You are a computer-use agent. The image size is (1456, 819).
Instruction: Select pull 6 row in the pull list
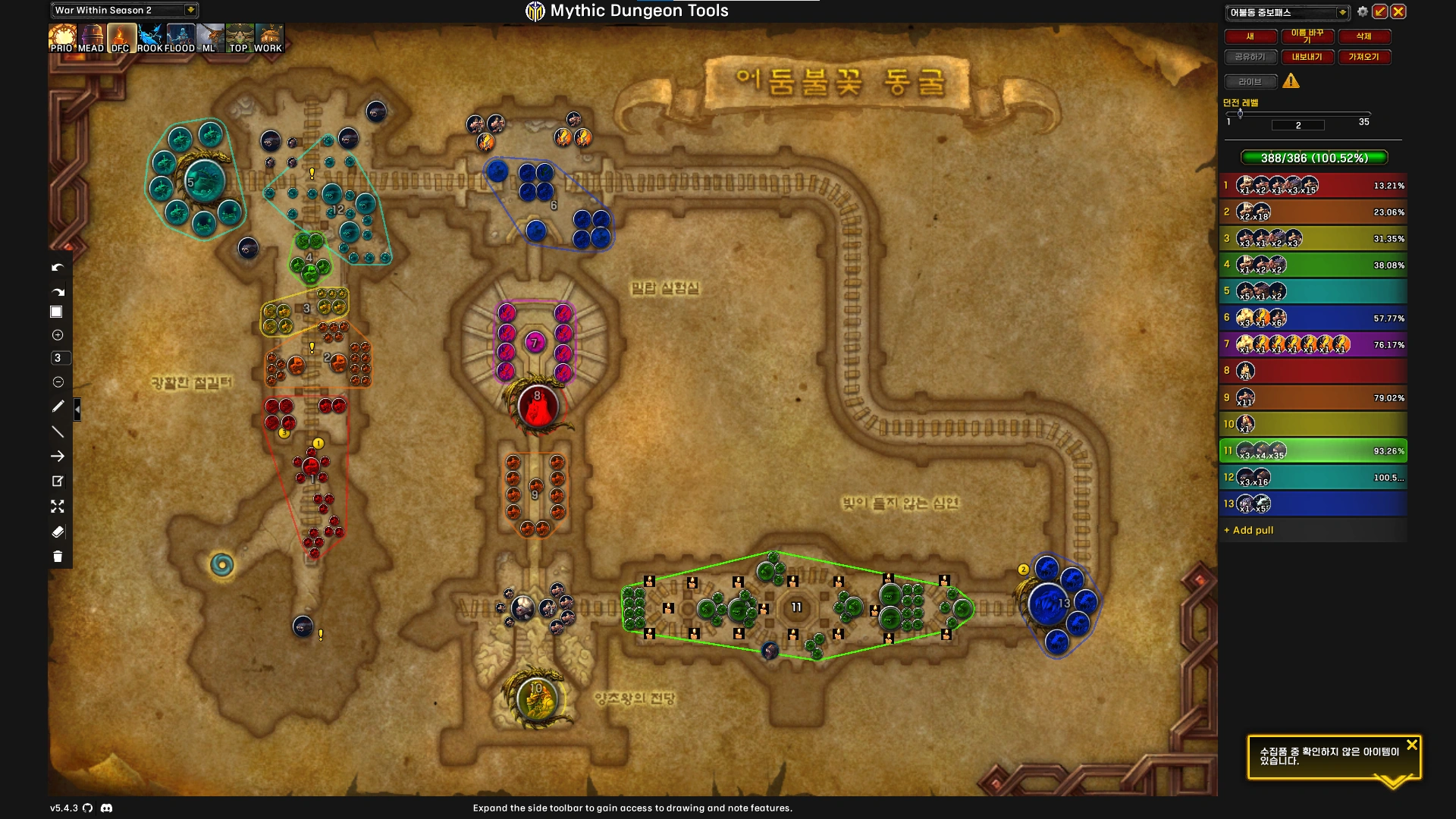click(1313, 318)
